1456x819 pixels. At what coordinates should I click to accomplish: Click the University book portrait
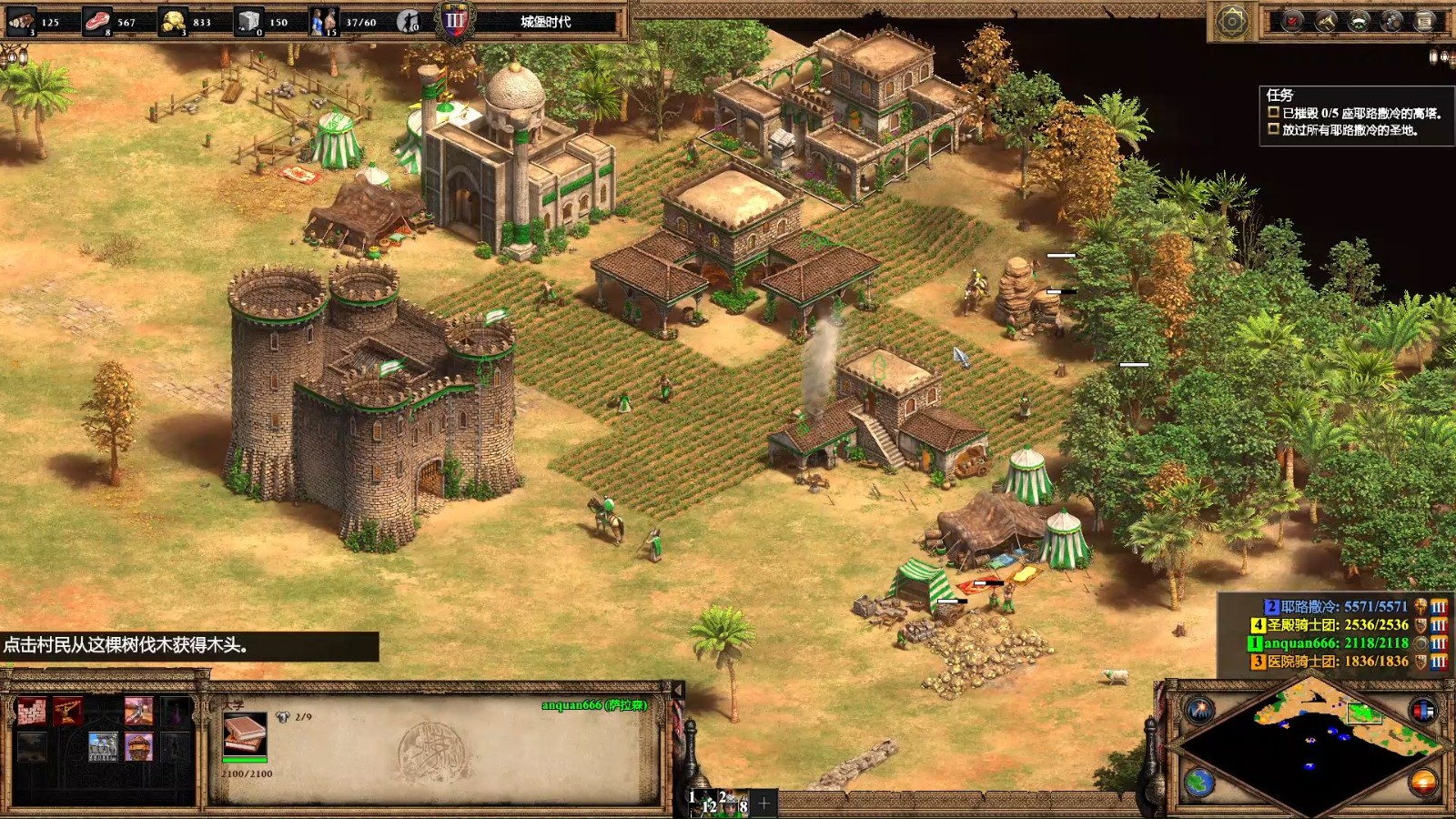[245, 734]
